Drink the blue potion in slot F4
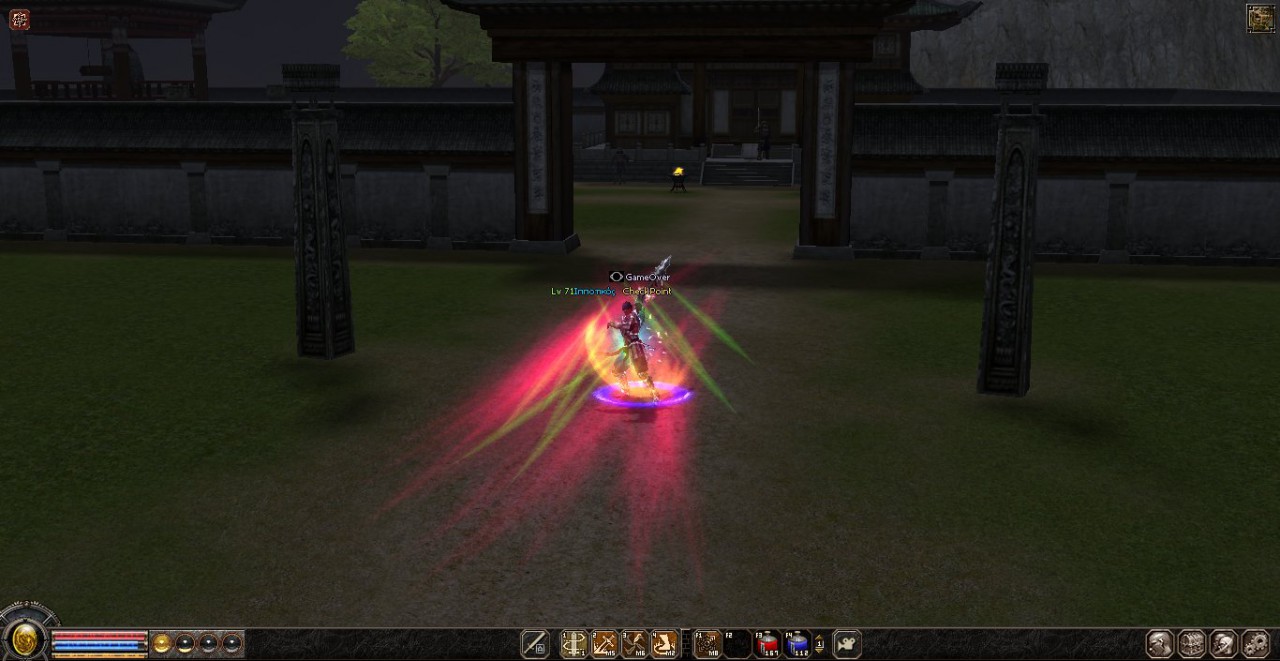 (797, 644)
